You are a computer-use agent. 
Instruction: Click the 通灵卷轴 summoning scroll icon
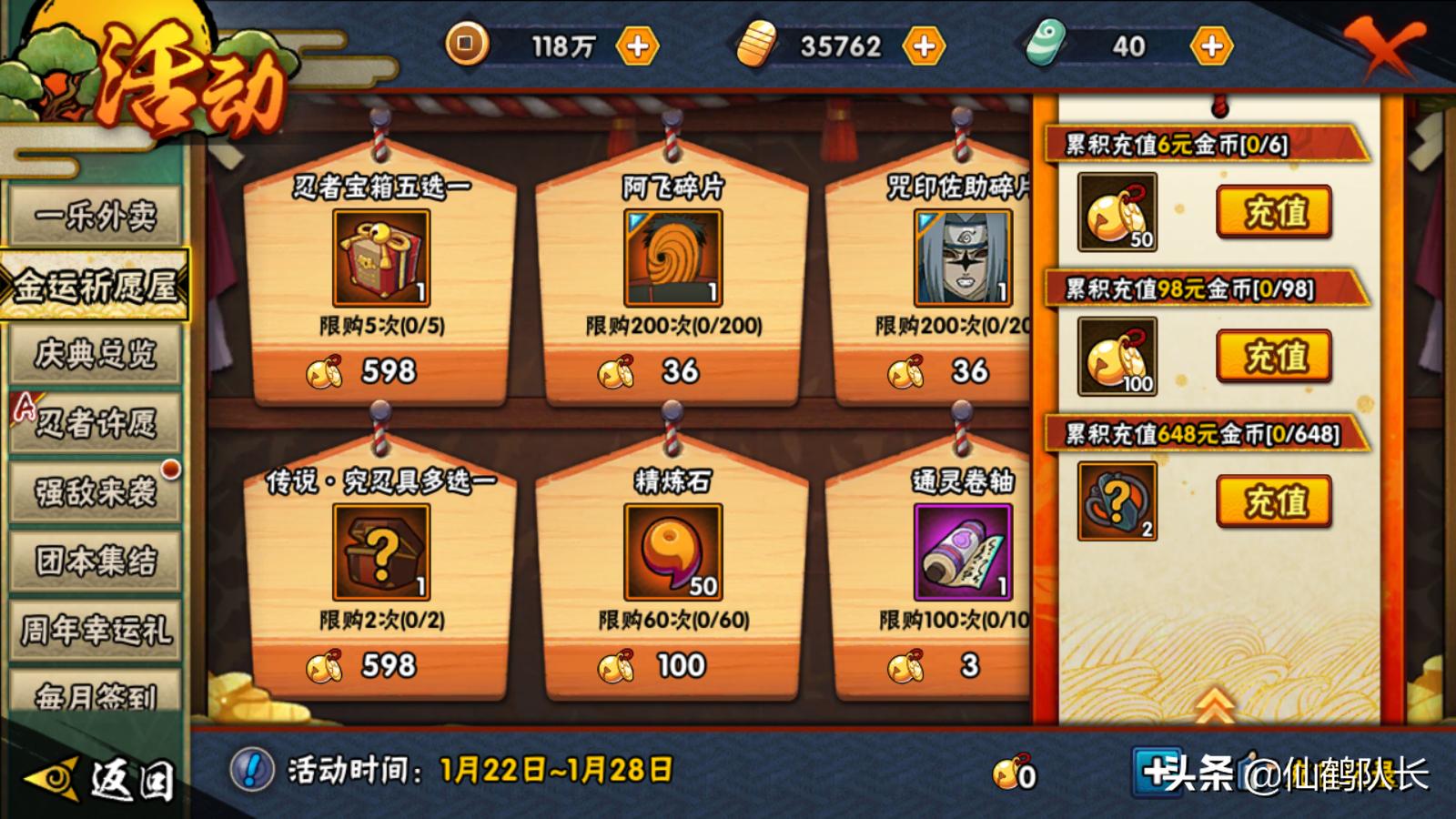(960, 551)
